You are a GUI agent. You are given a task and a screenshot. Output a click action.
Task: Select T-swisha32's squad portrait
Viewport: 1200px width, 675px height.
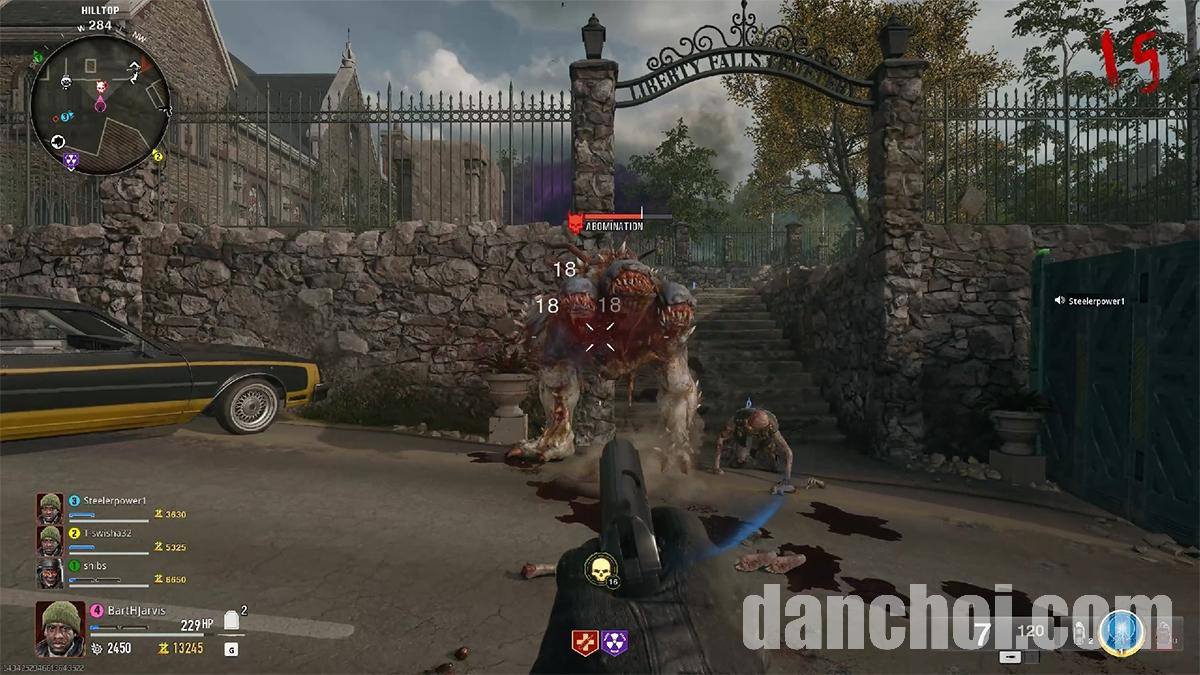[50, 540]
